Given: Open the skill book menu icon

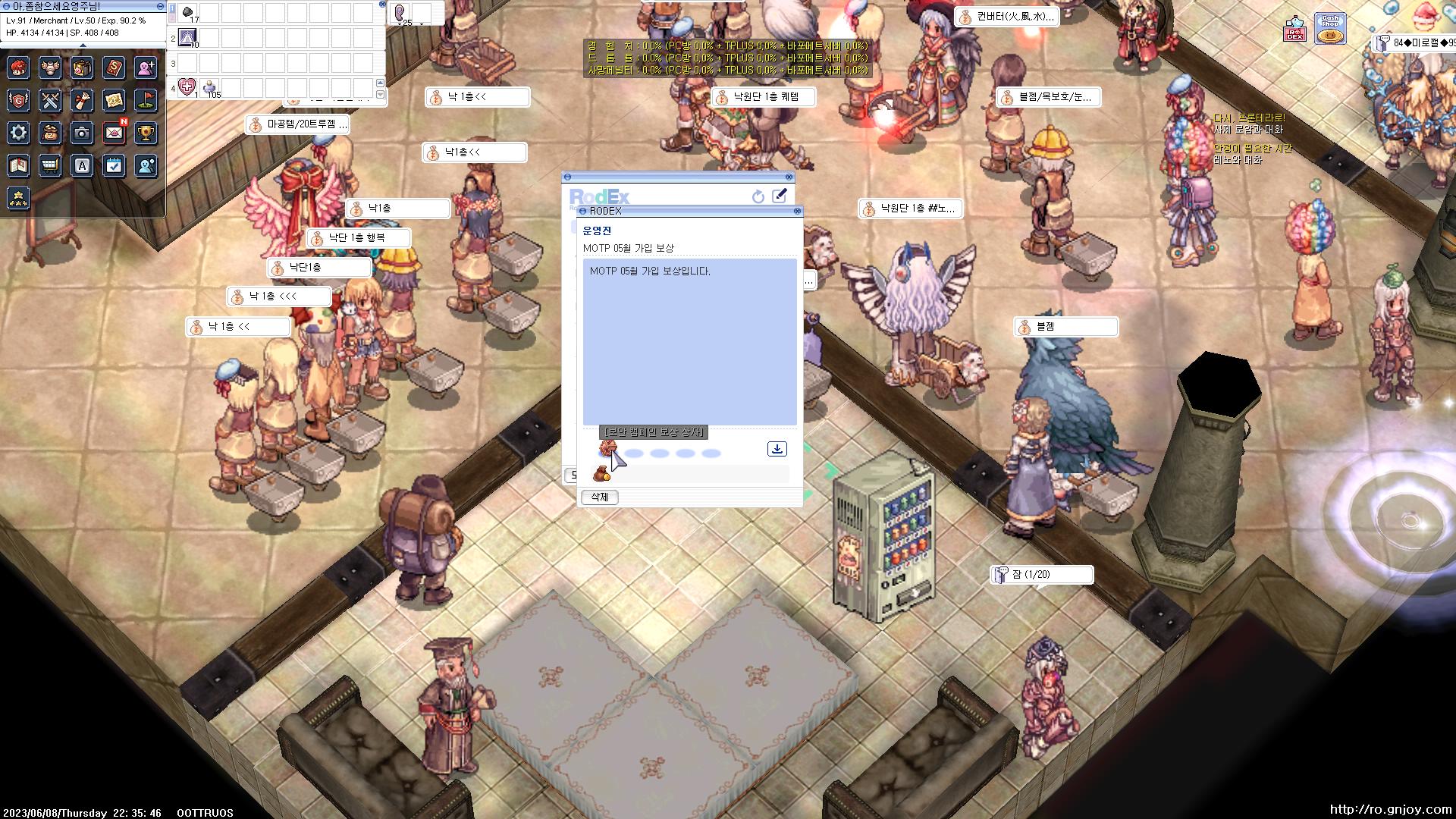Looking at the screenshot, I should pyautogui.click(x=115, y=68).
